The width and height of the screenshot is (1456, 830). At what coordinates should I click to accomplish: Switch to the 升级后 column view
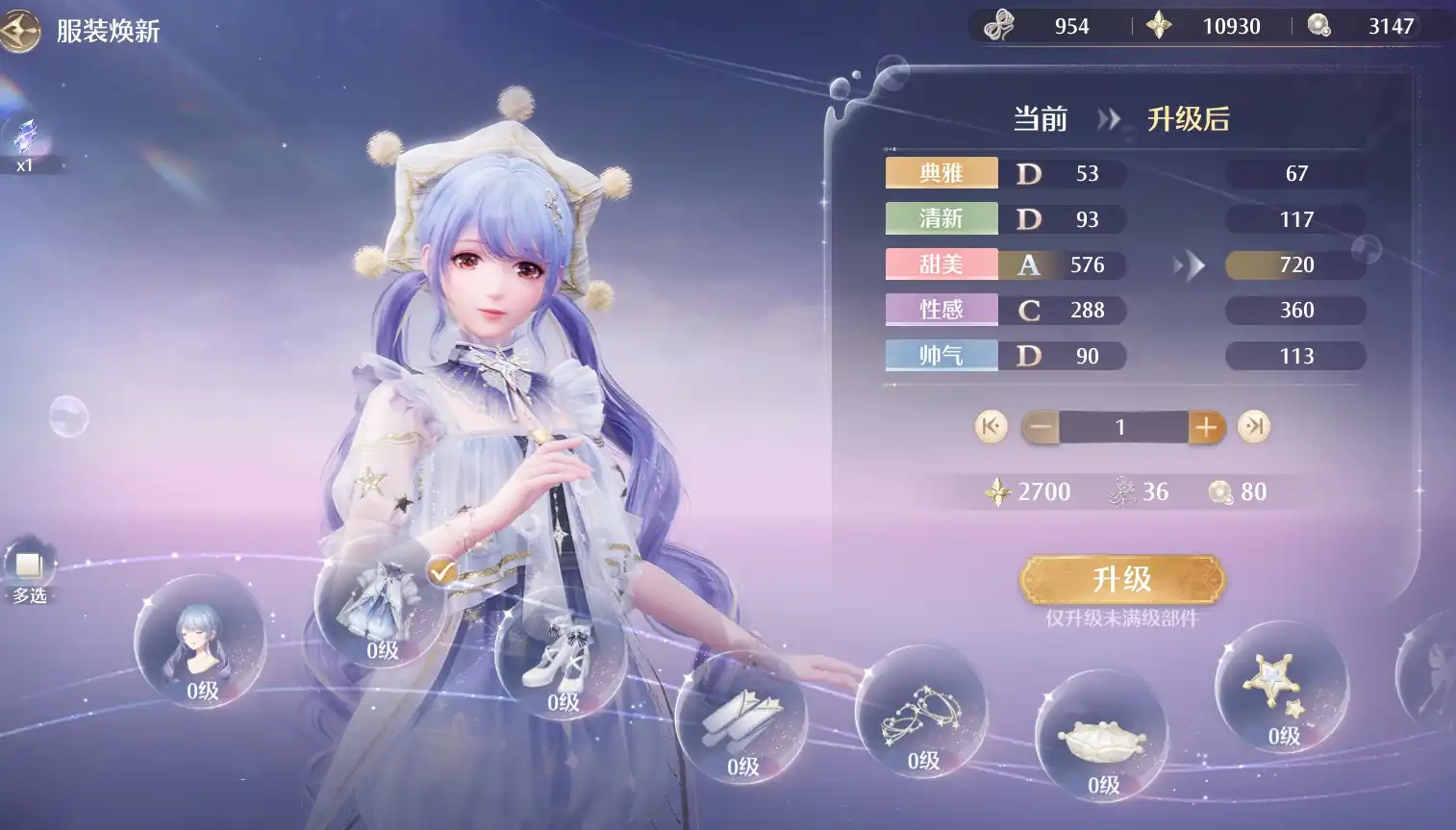pyautogui.click(x=1191, y=119)
